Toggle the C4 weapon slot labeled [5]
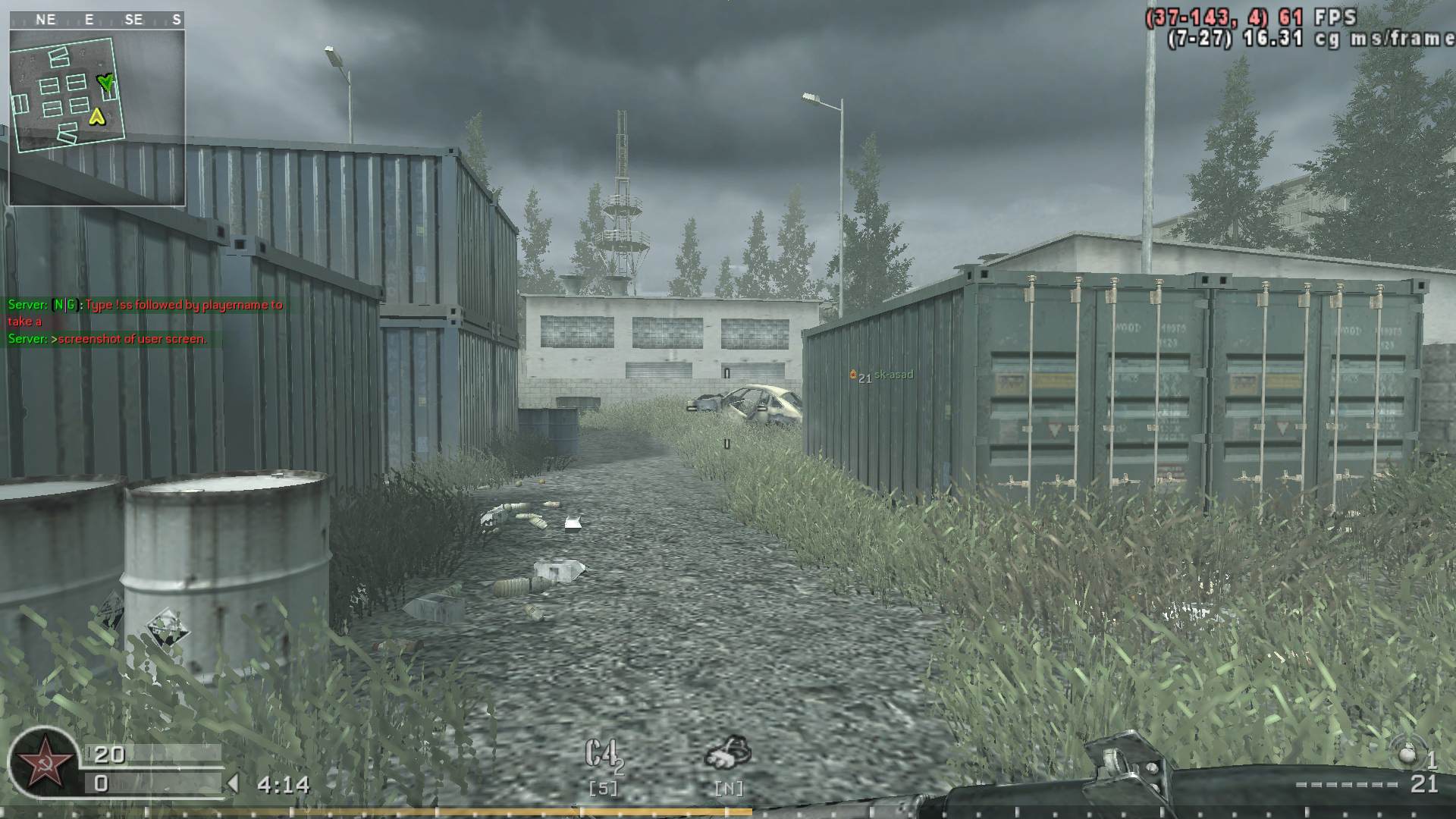 (601, 787)
